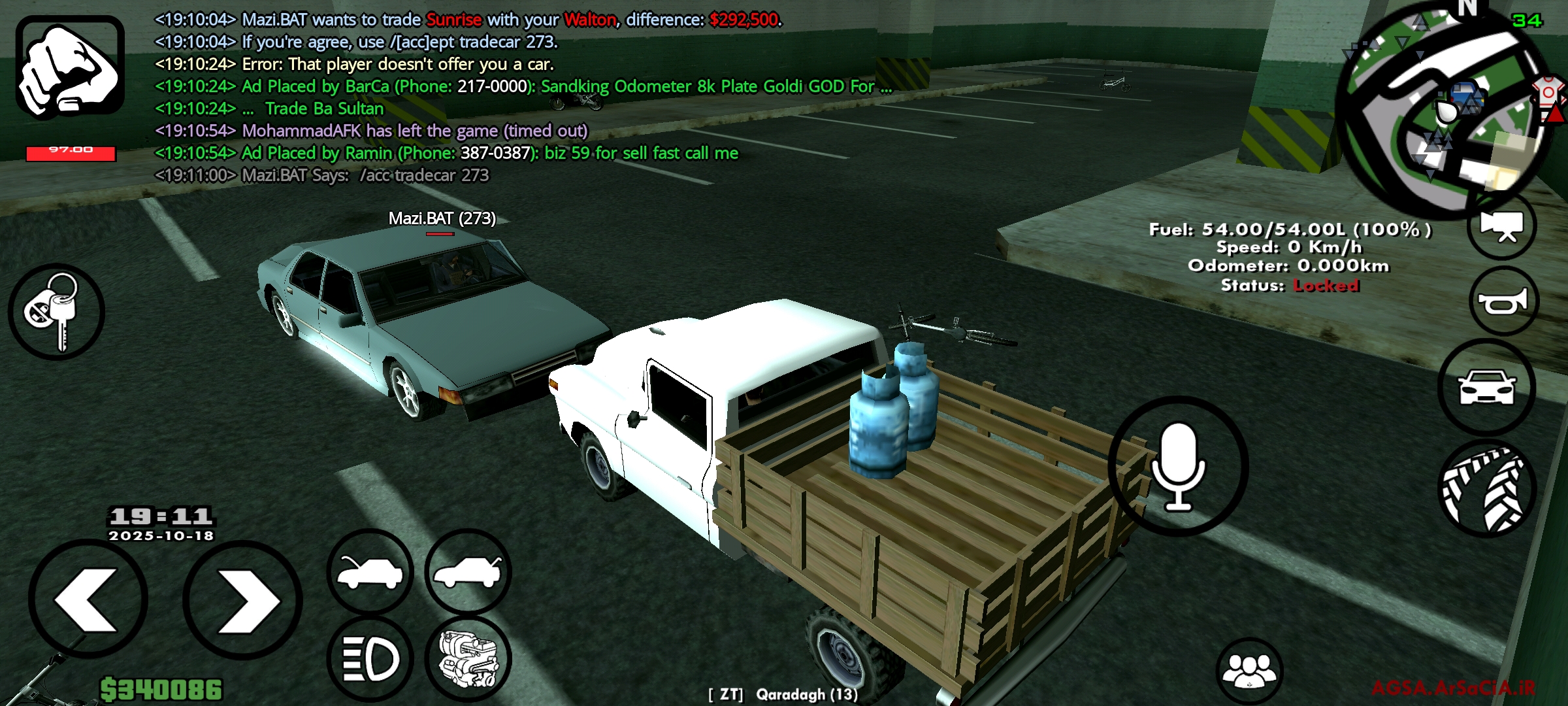Screen dimensions: 1568x706
Task: Toggle the headlights button
Action: click(370, 658)
